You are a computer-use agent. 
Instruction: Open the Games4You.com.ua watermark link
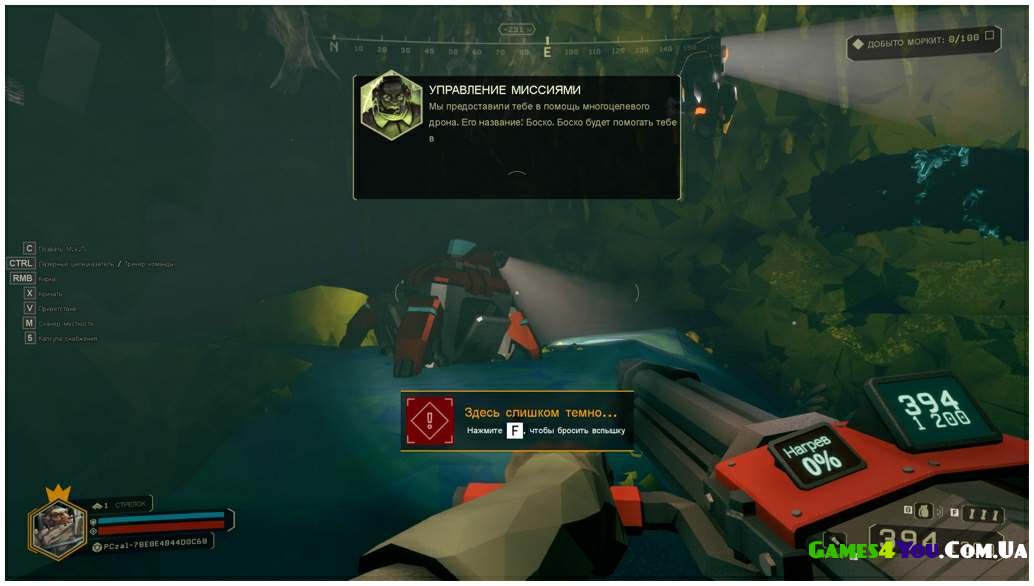[x=917, y=550]
